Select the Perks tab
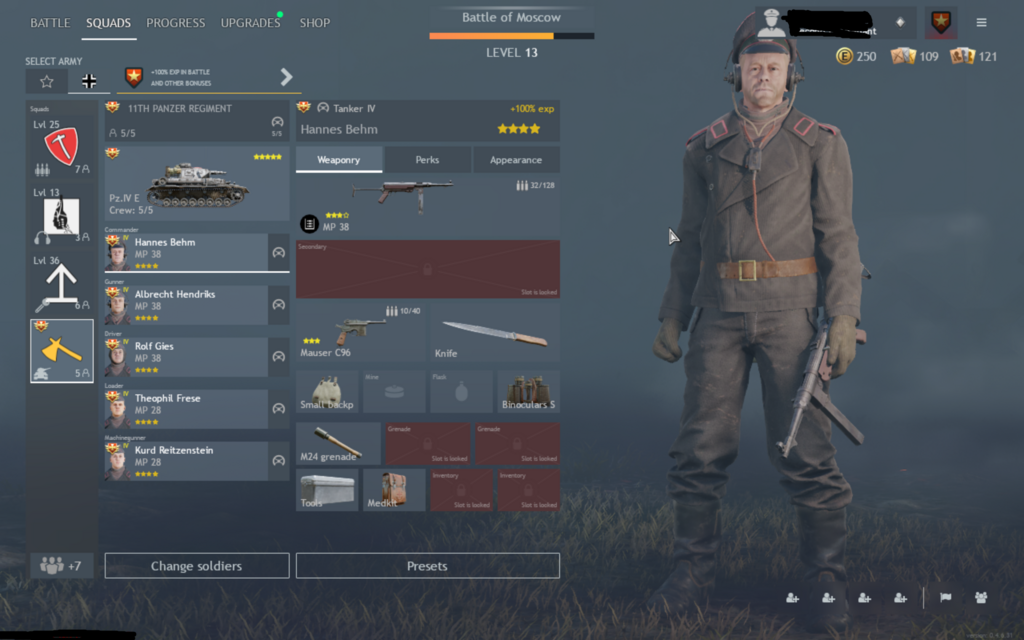Viewport: 1024px width, 640px height. [427, 160]
